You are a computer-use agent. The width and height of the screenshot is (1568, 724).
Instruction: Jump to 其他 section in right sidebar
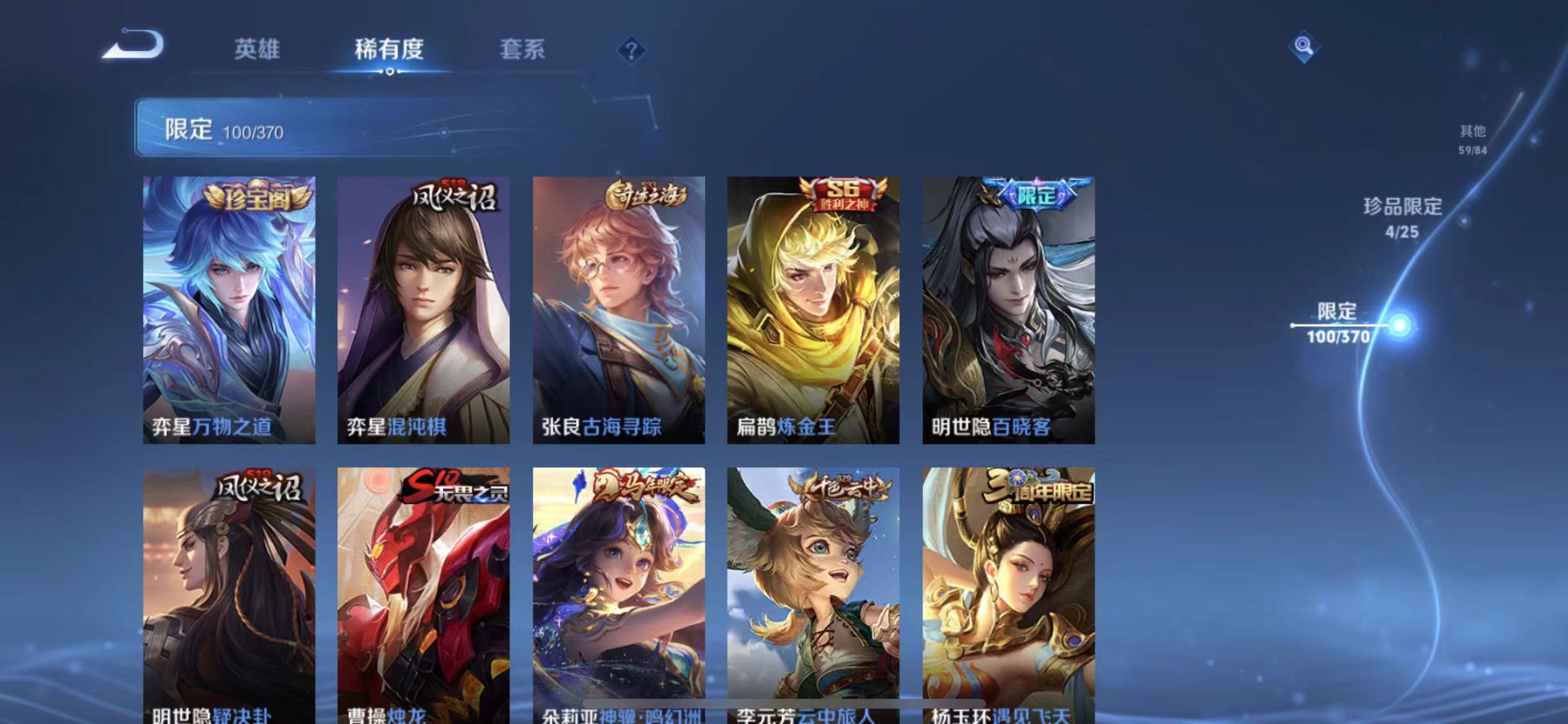[1473, 138]
